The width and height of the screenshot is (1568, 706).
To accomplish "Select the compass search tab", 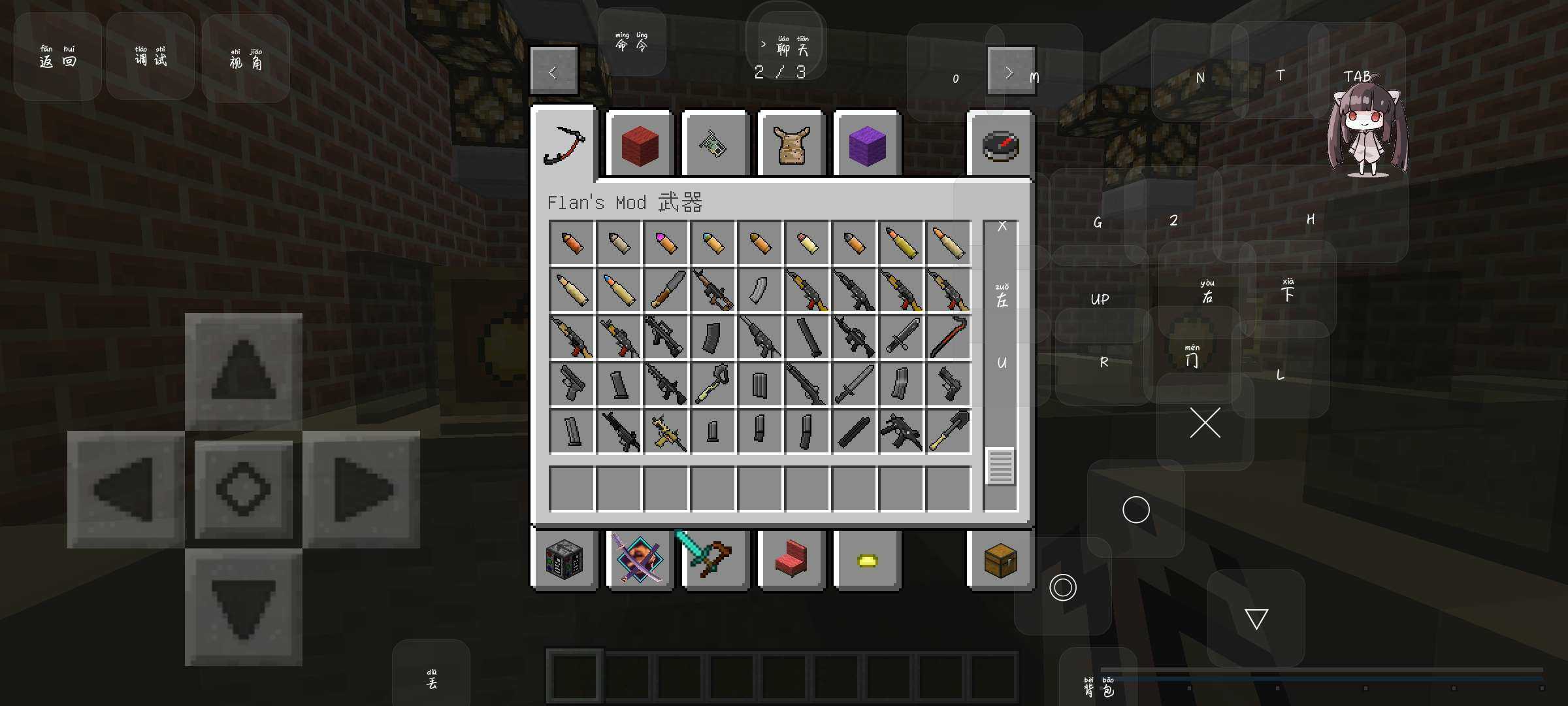I will pos(1000,144).
